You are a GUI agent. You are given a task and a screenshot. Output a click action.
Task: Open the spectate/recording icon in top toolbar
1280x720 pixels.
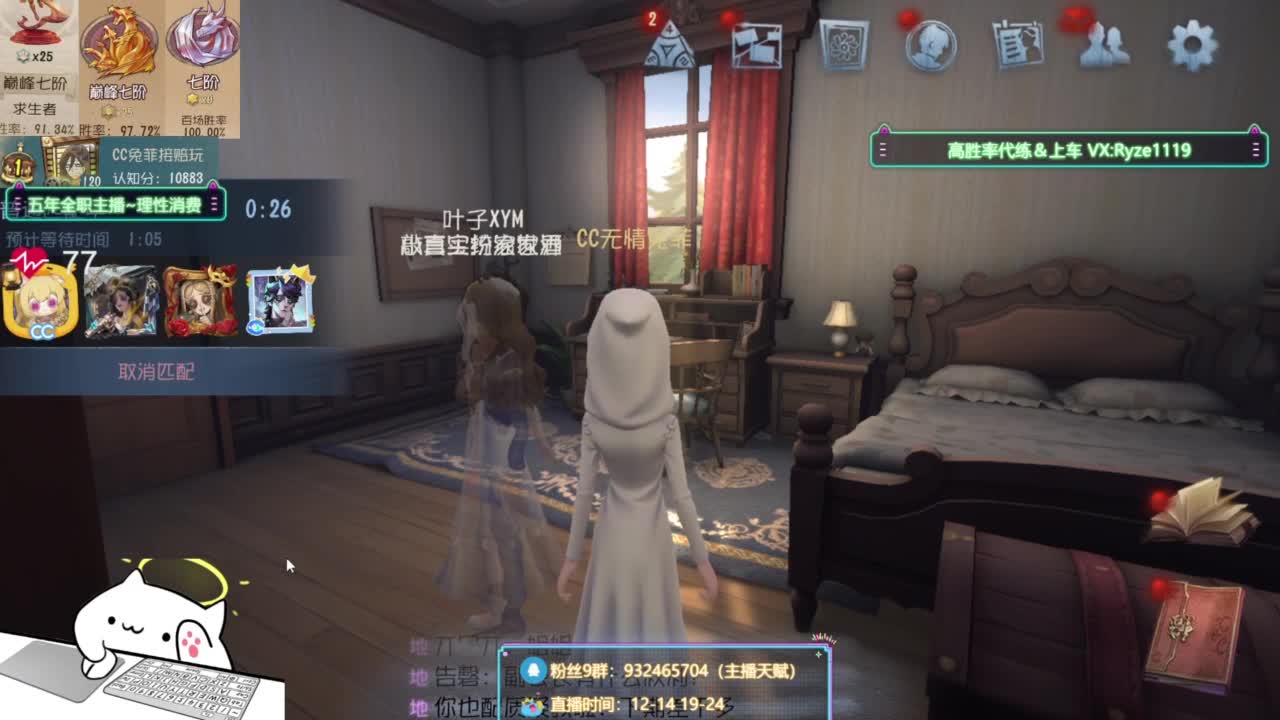pyautogui.click(x=757, y=44)
